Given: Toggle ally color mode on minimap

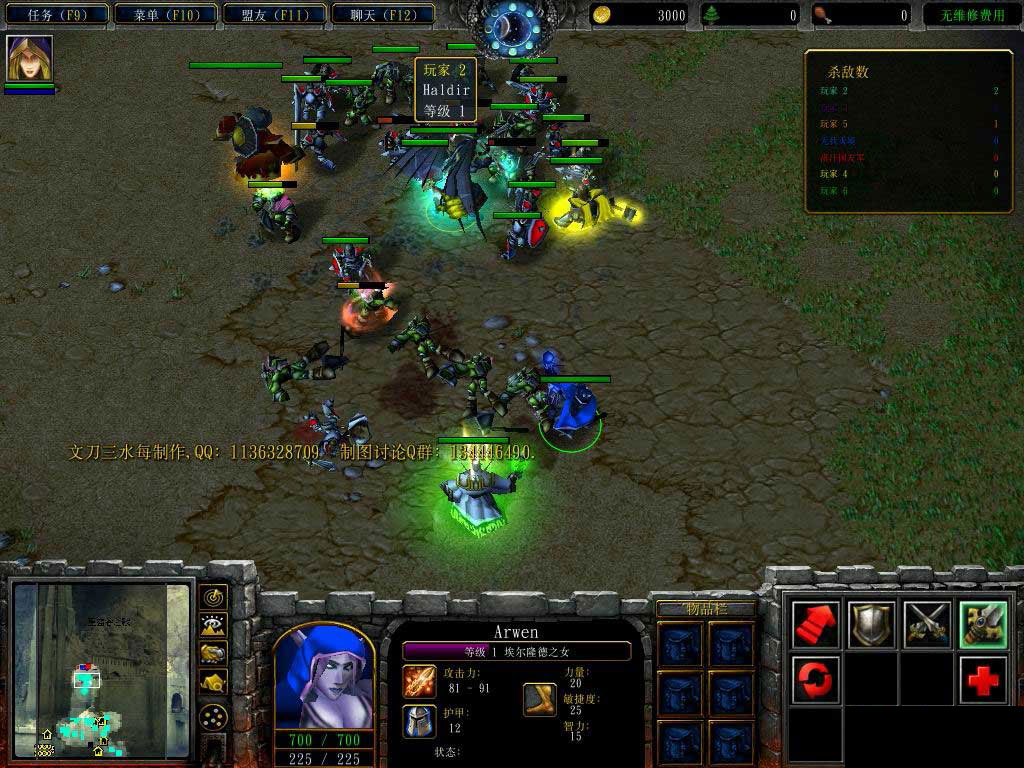Looking at the screenshot, I should pos(213,654).
